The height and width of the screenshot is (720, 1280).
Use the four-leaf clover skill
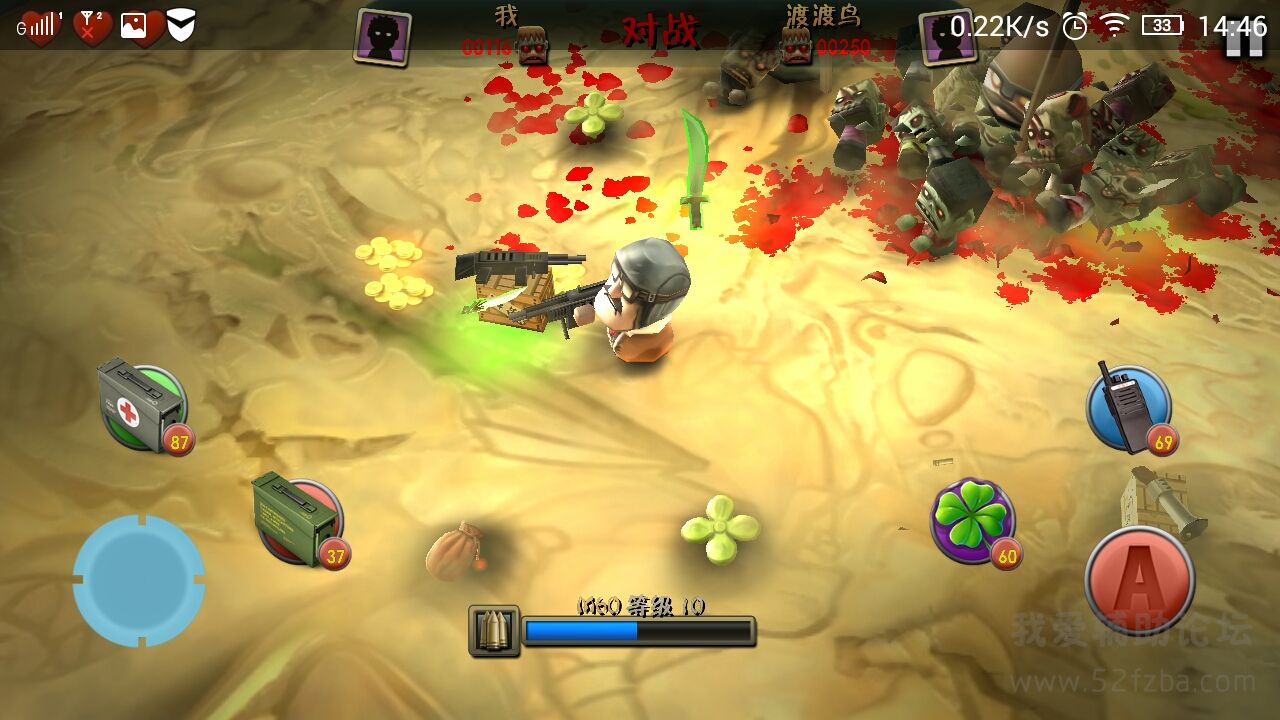[x=973, y=520]
